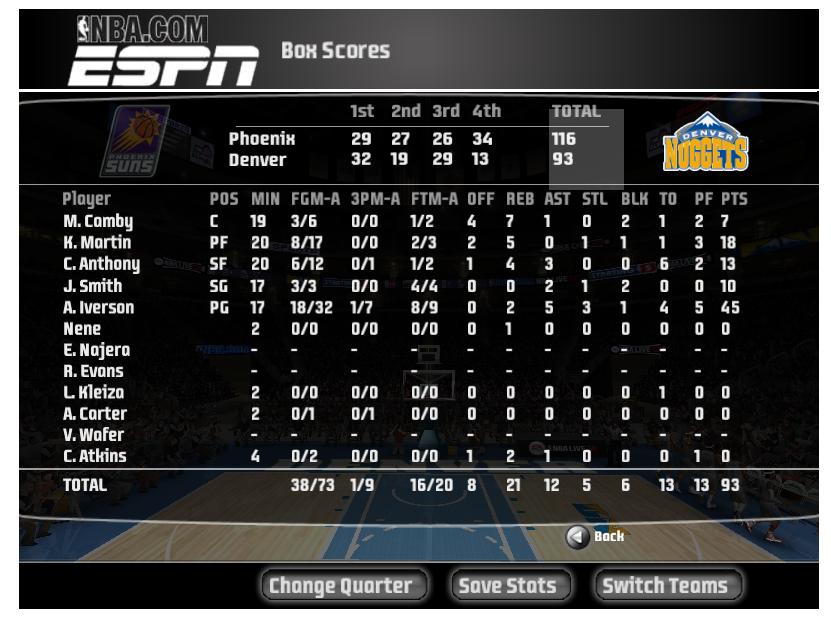Click the Change Quarter button

(344, 586)
